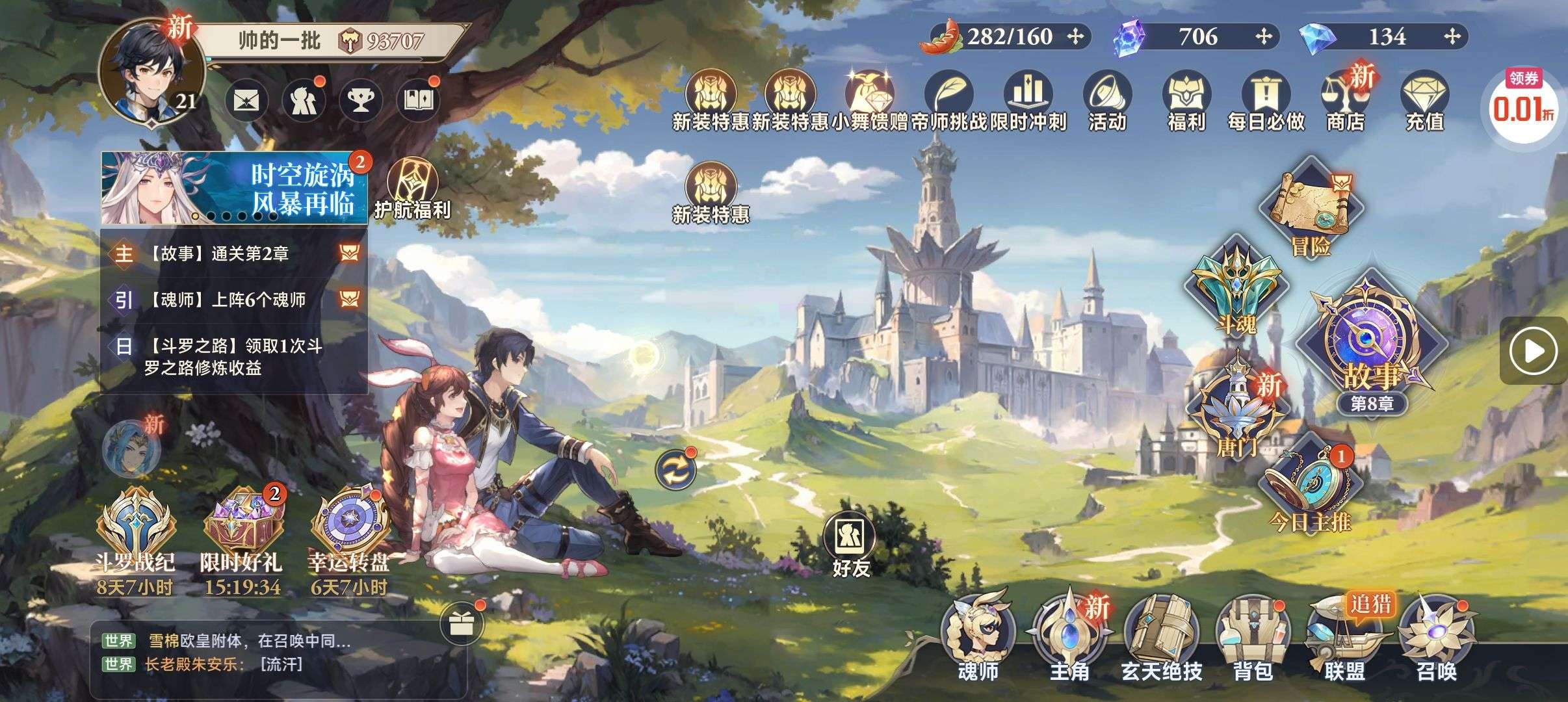The width and height of the screenshot is (1568, 702).
Task: Click the 时空旋涡 event banner
Action: point(234,188)
